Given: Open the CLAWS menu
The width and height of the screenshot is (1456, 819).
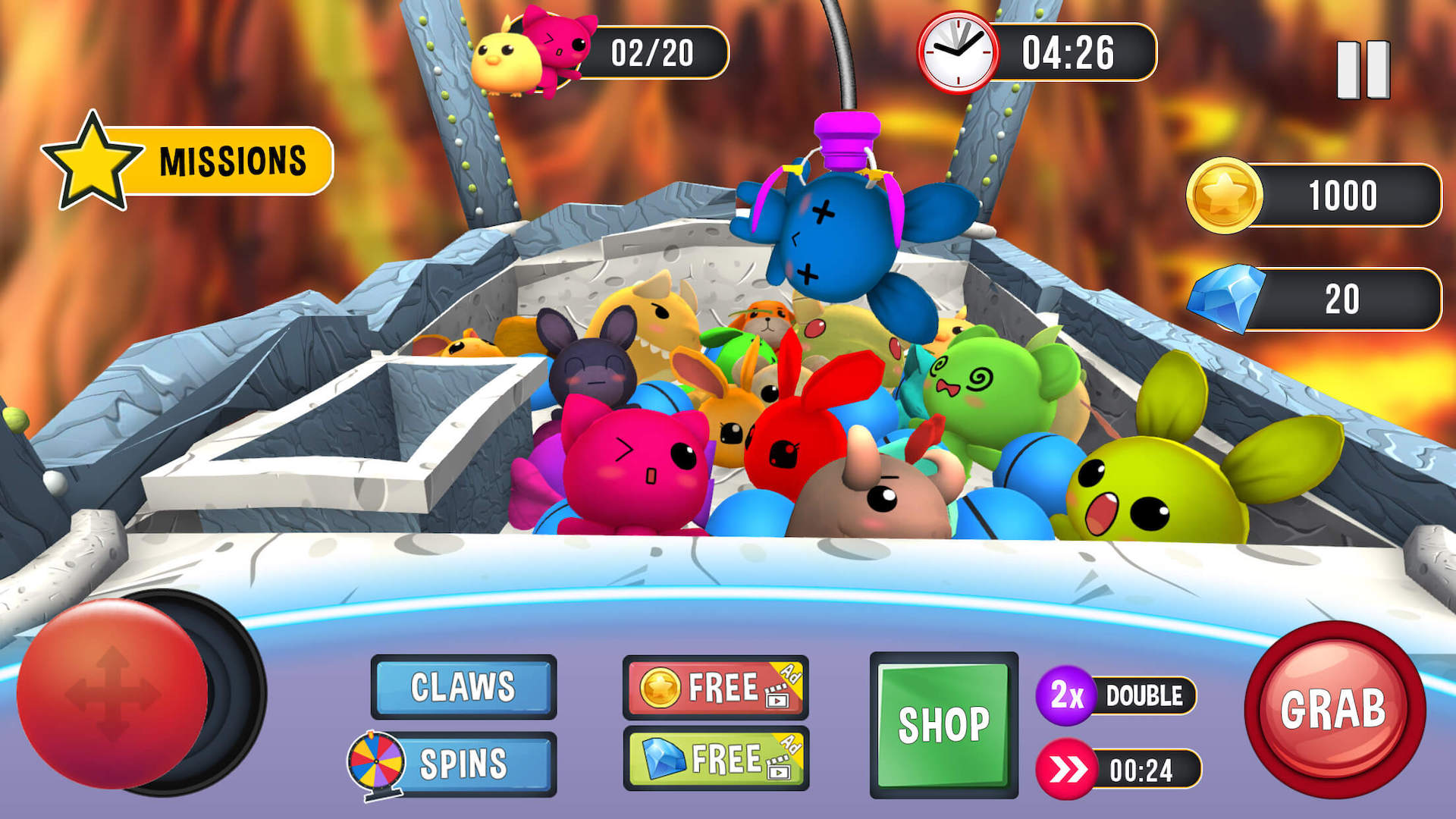Looking at the screenshot, I should point(463,687).
